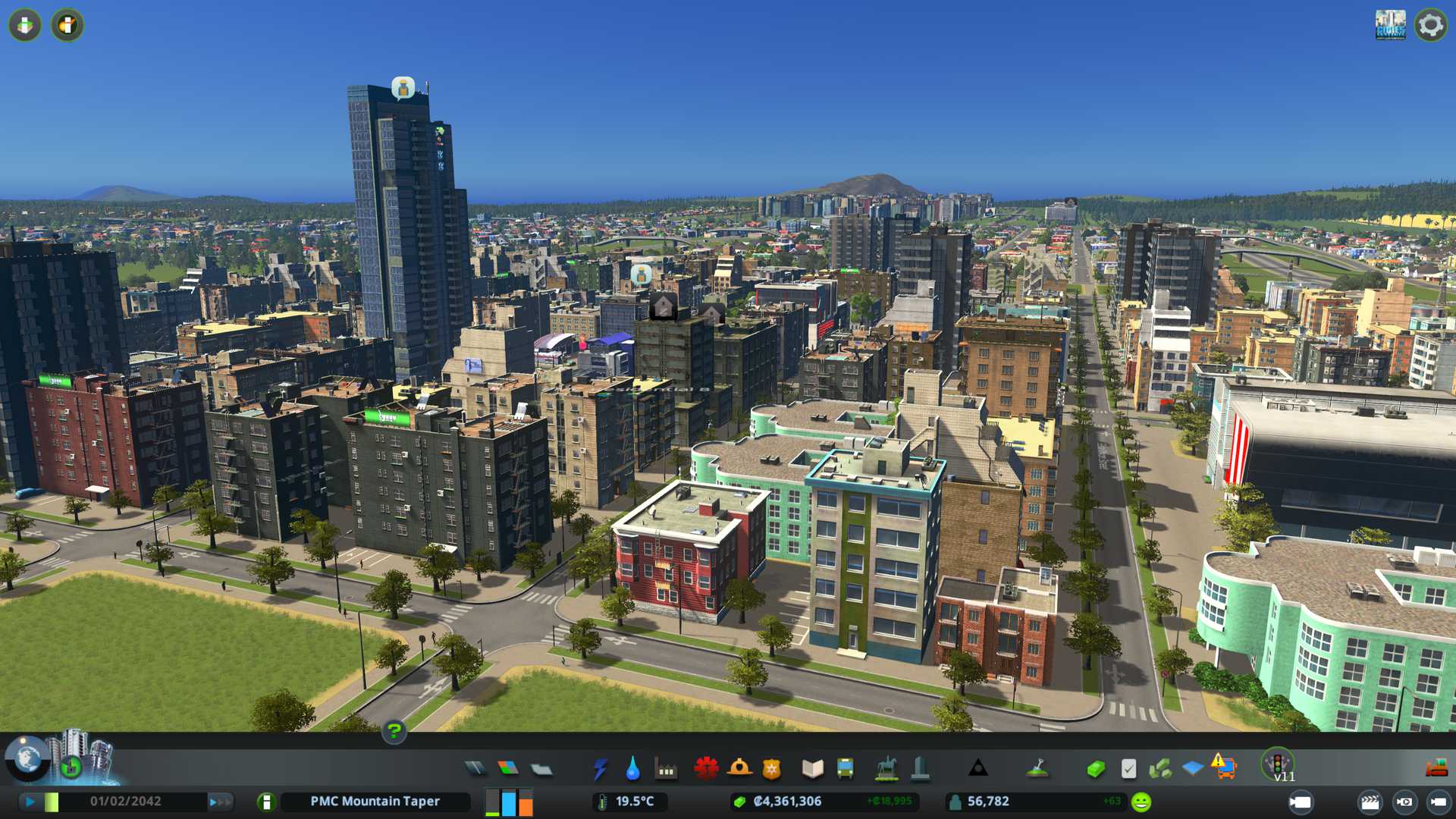Open the Water and Sewage droplet menu

click(x=632, y=769)
